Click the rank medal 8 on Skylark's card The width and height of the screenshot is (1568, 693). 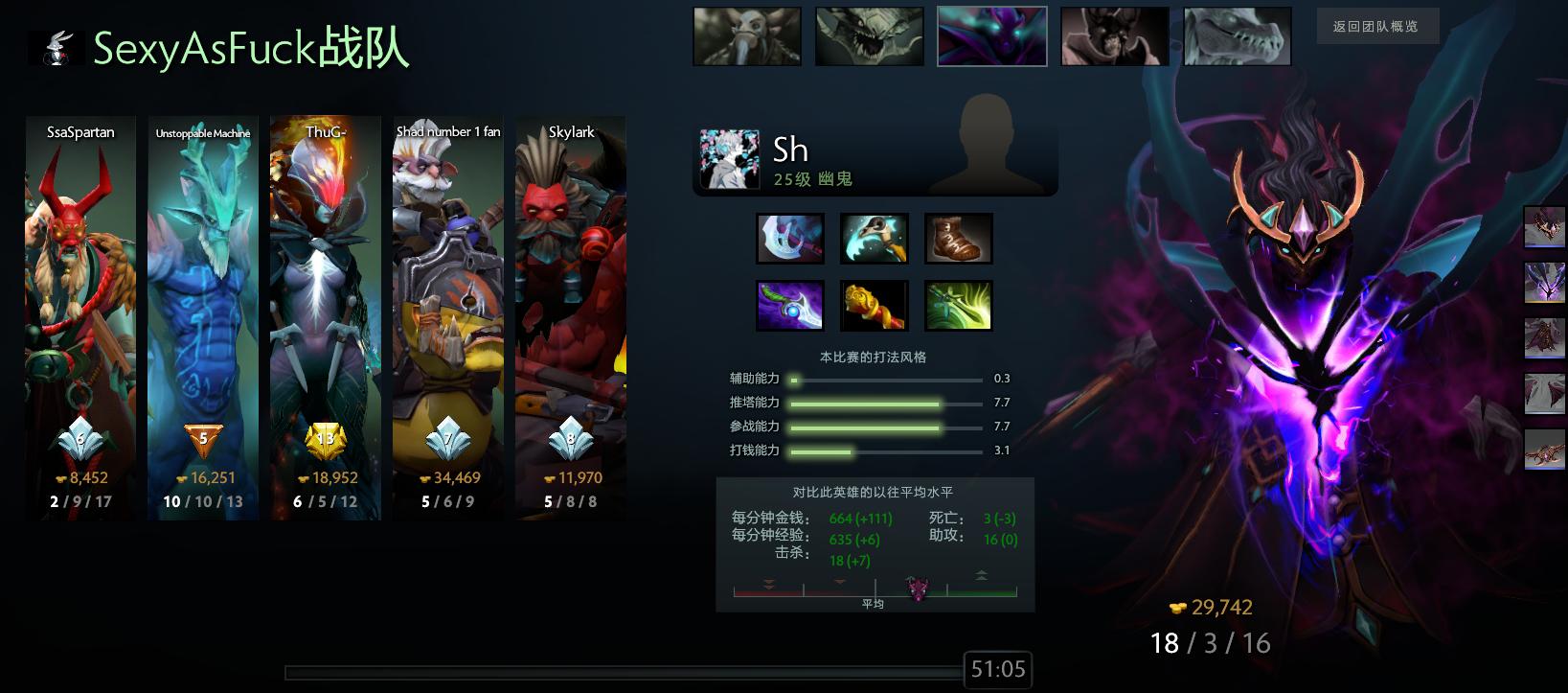(571, 440)
